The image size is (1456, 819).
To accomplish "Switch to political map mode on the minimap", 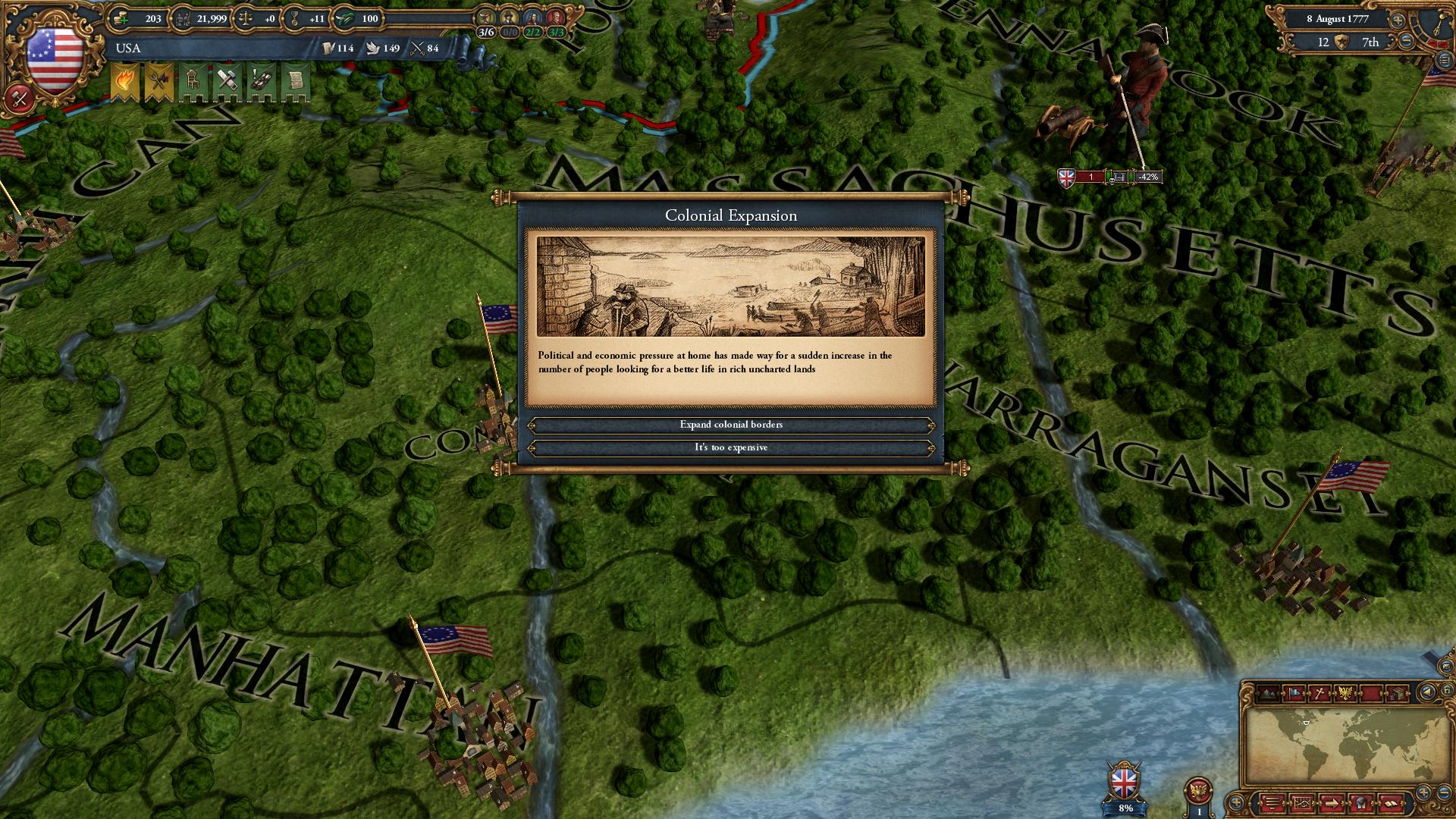I will click(x=1294, y=693).
